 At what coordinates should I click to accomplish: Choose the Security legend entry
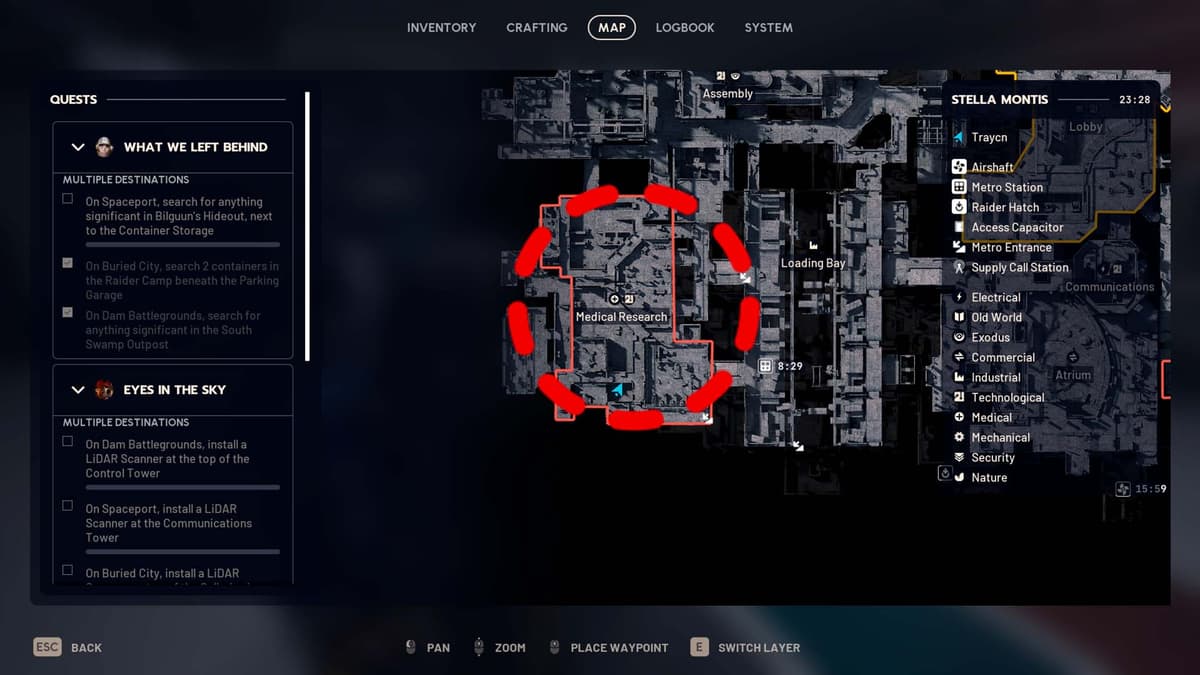tap(992, 457)
